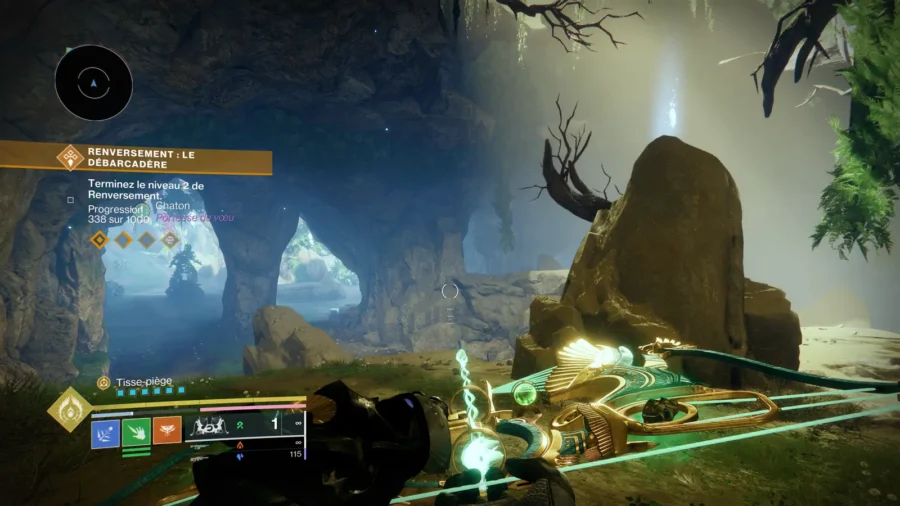
Task: Toggle the objective checkbox beside Terminez le niveau
Action: coord(70,200)
